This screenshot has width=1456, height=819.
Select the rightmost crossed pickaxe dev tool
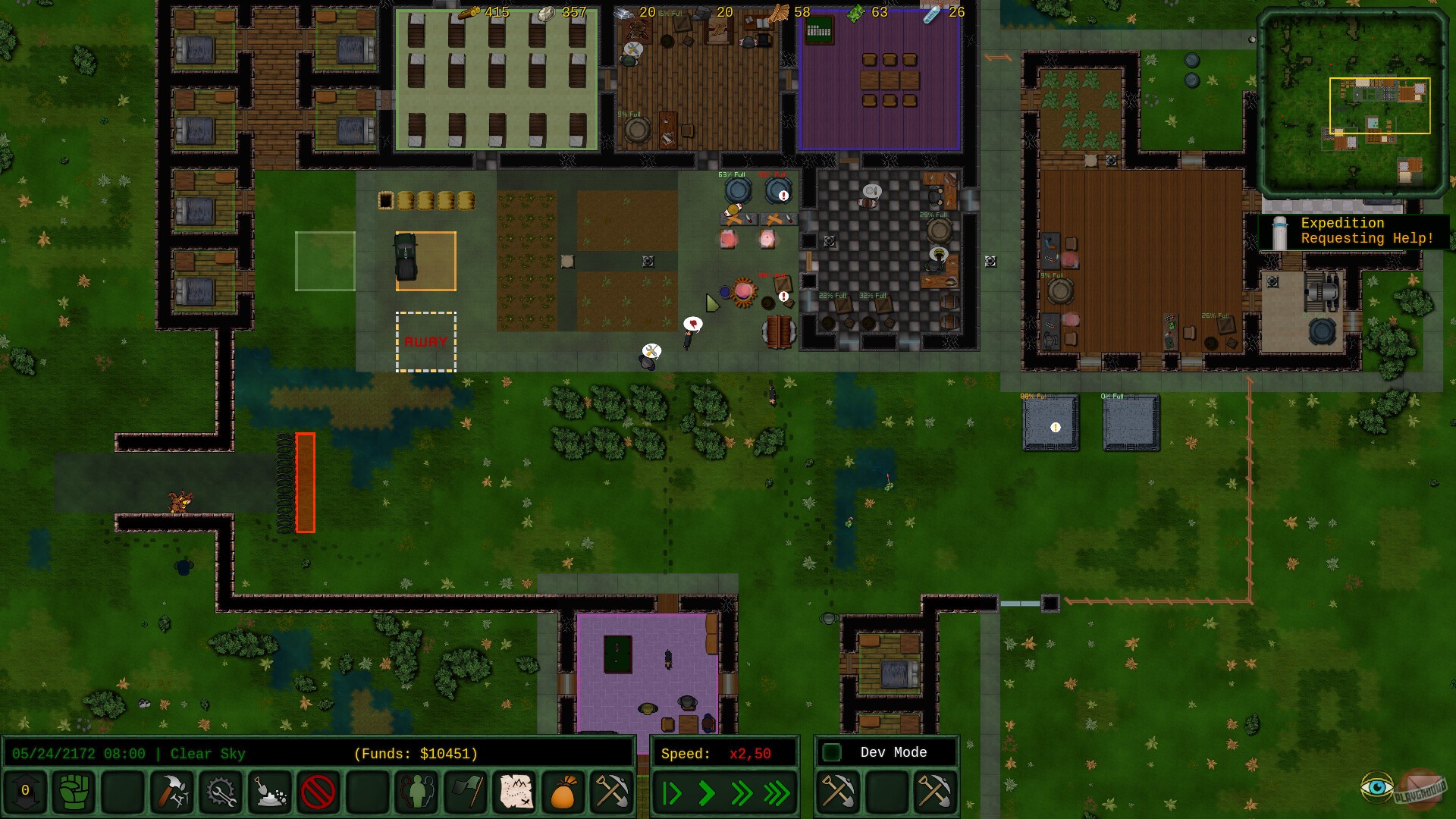934,792
